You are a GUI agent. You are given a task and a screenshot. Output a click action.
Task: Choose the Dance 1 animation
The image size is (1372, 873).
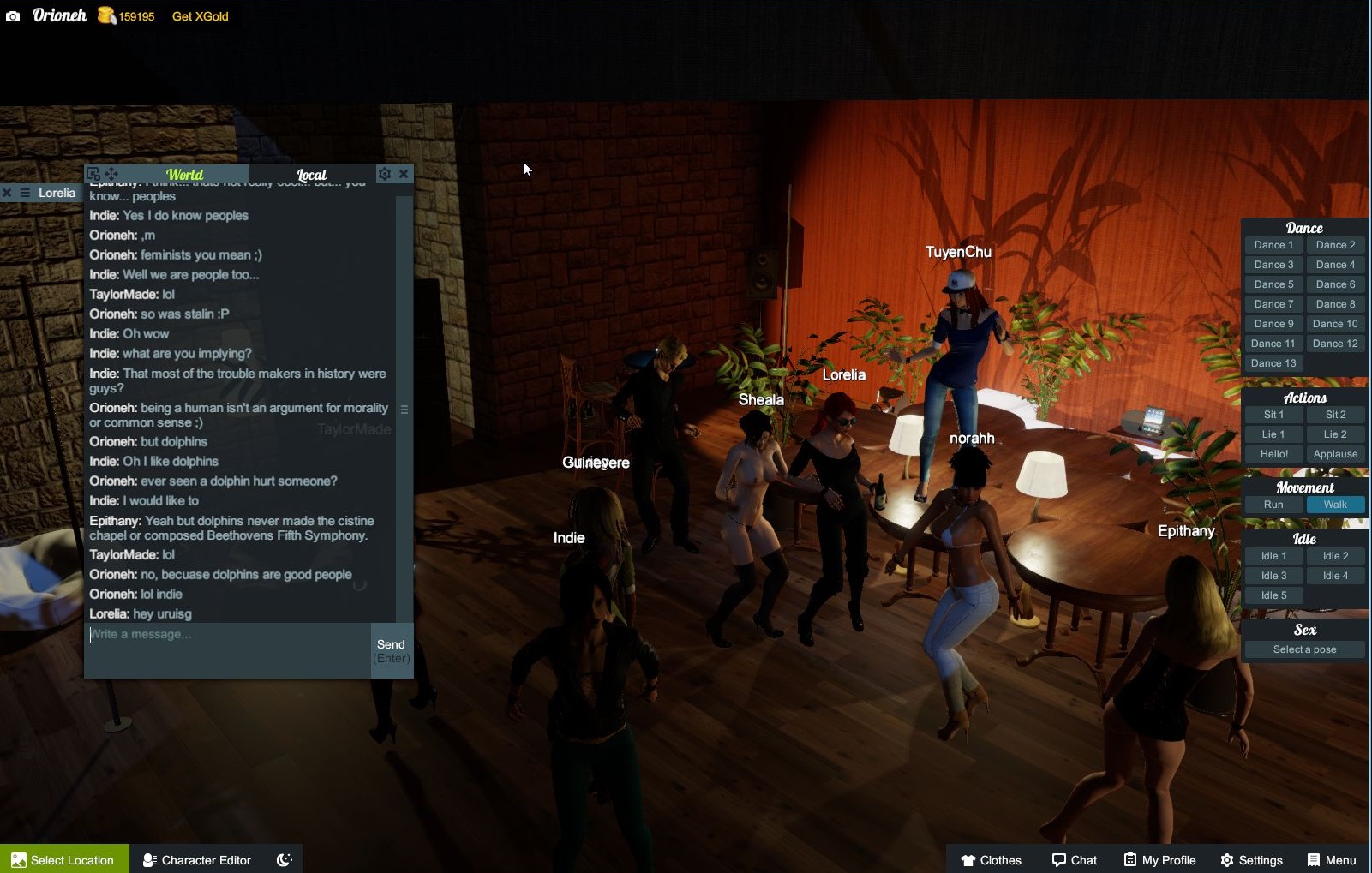(1273, 245)
